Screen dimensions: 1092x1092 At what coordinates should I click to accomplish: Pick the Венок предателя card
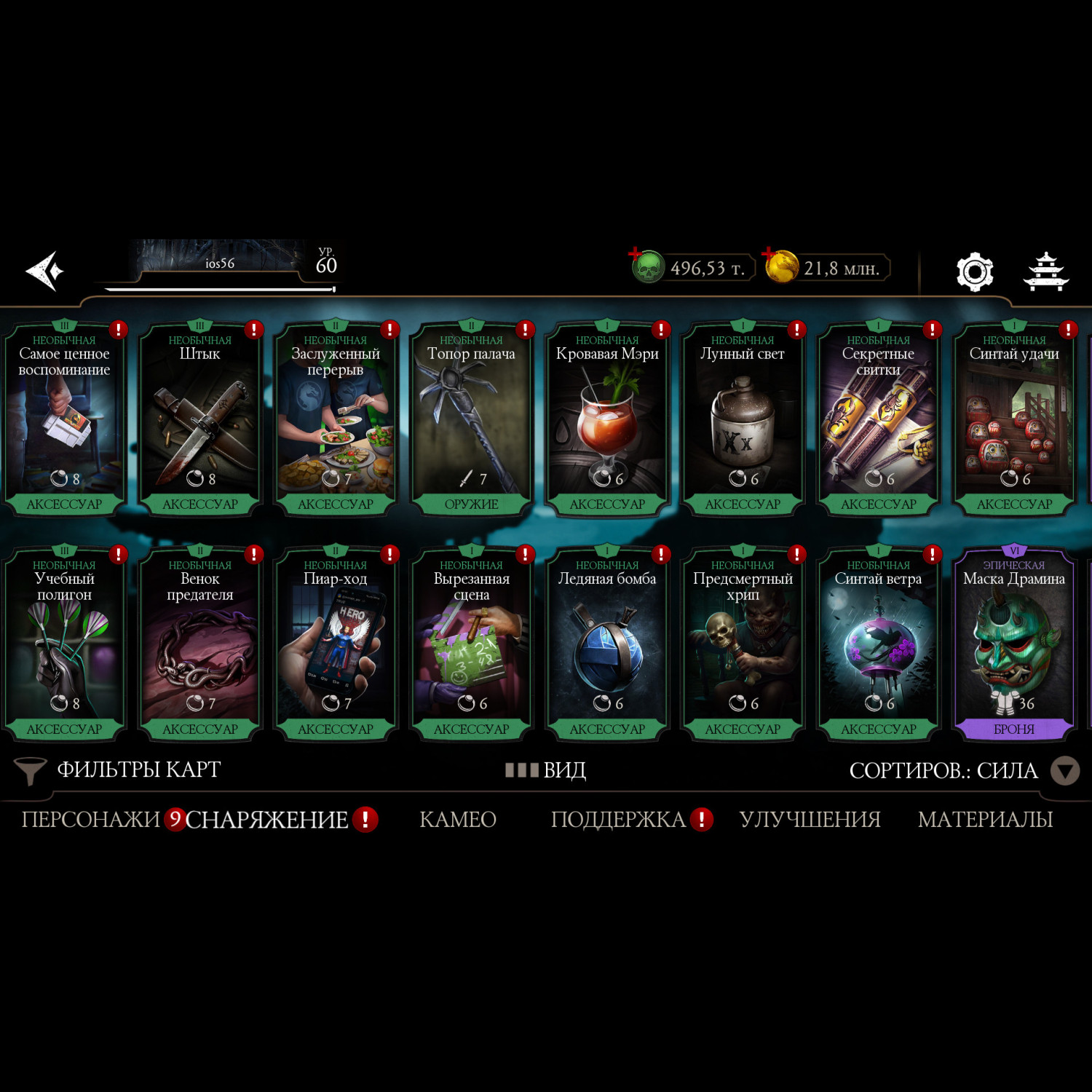pyautogui.click(x=200, y=644)
